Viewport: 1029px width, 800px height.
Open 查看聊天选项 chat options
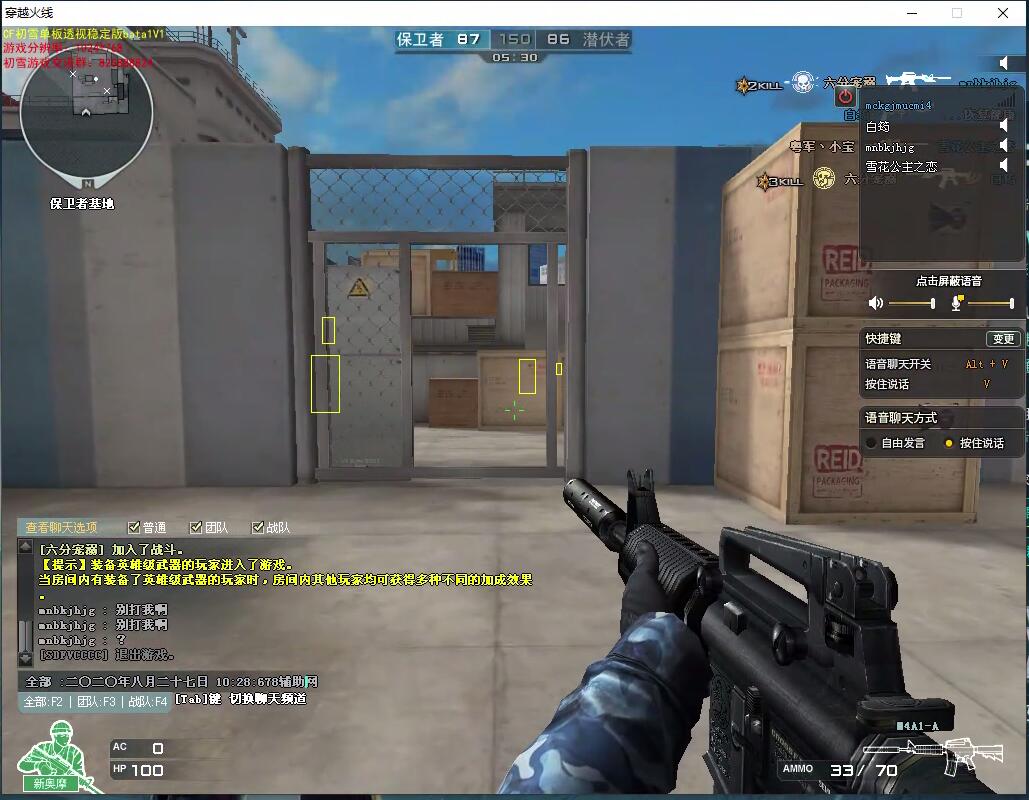[x=62, y=527]
